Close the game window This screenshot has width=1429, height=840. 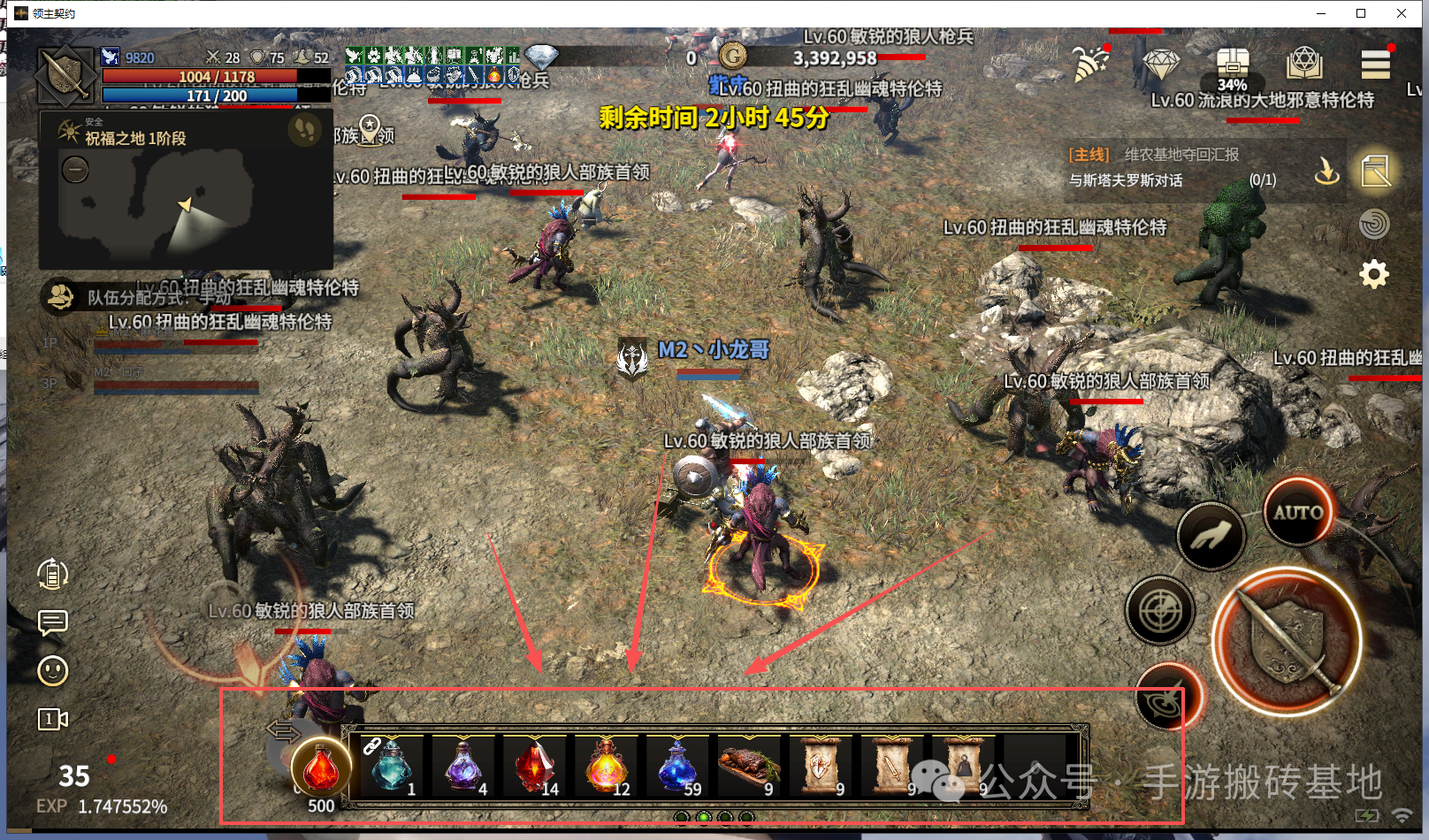click(x=1402, y=13)
